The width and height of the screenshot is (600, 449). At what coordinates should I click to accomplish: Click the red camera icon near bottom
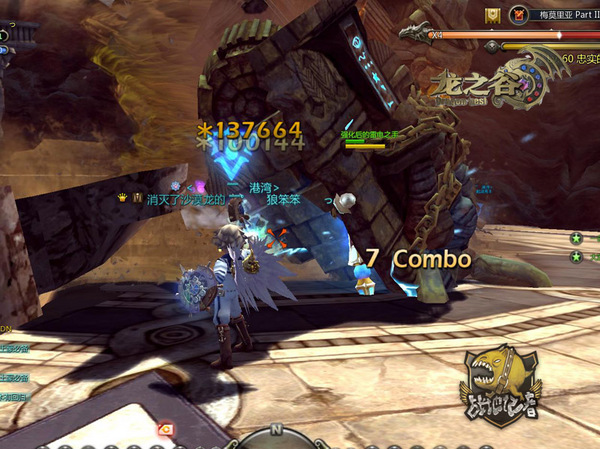(166, 428)
